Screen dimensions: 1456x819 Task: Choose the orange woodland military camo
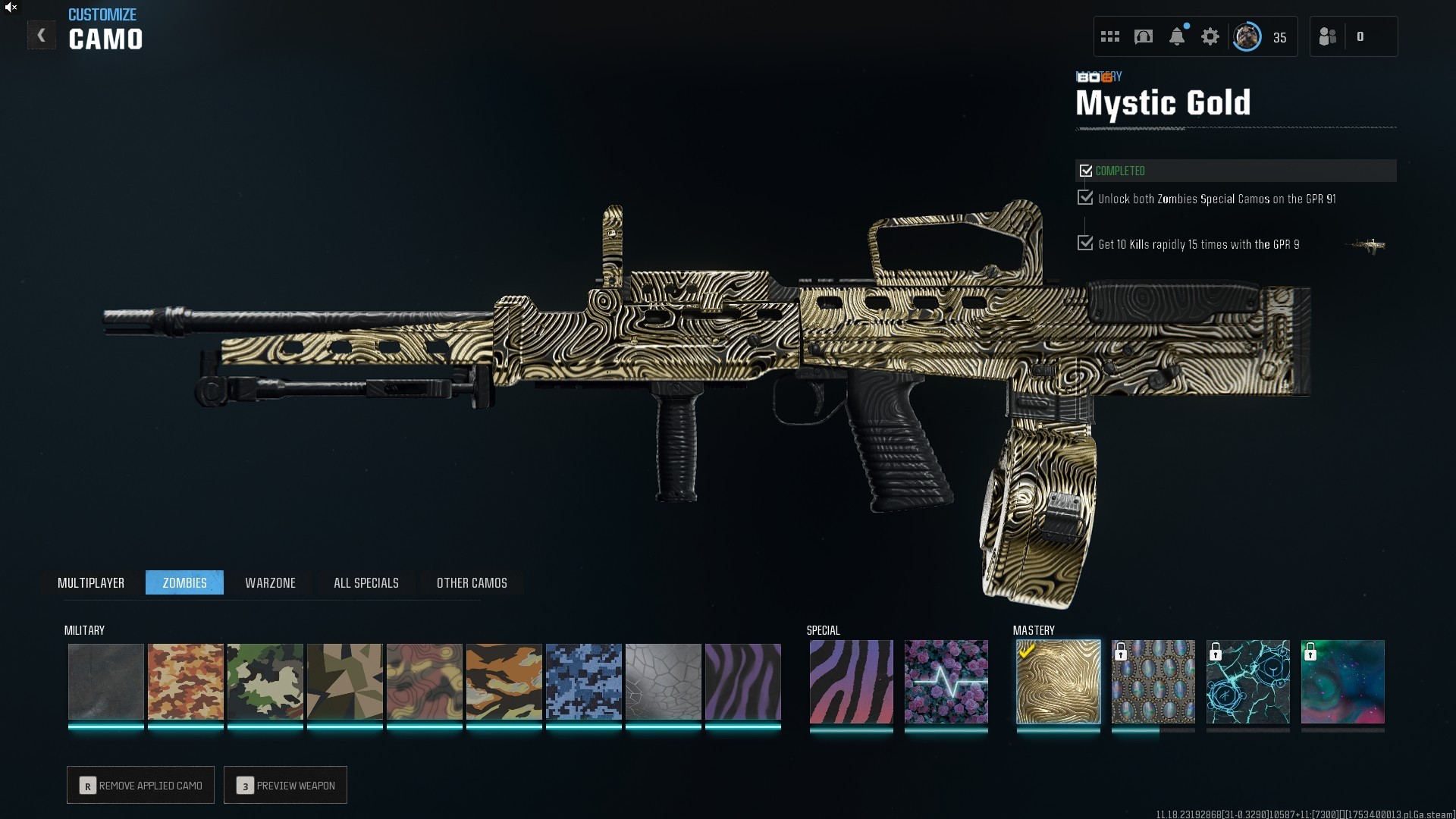[186, 681]
